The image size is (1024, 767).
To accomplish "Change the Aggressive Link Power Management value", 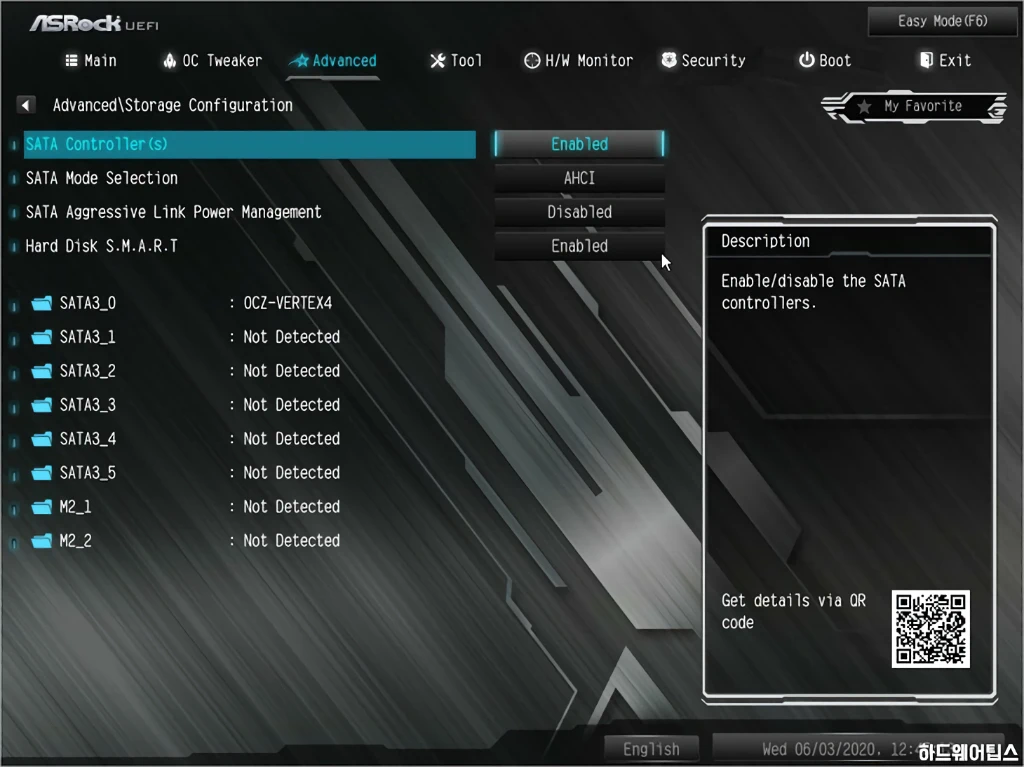I will coord(579,212).
